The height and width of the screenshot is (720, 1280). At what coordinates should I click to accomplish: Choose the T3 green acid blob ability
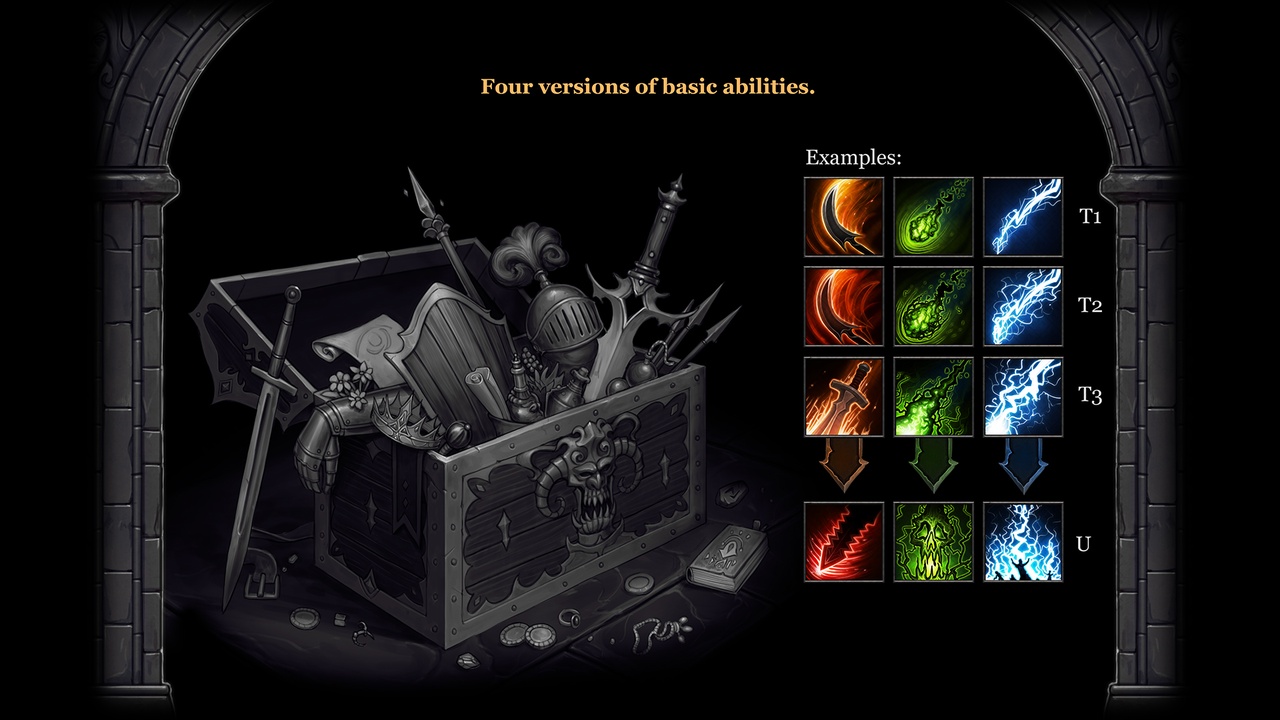933,396
